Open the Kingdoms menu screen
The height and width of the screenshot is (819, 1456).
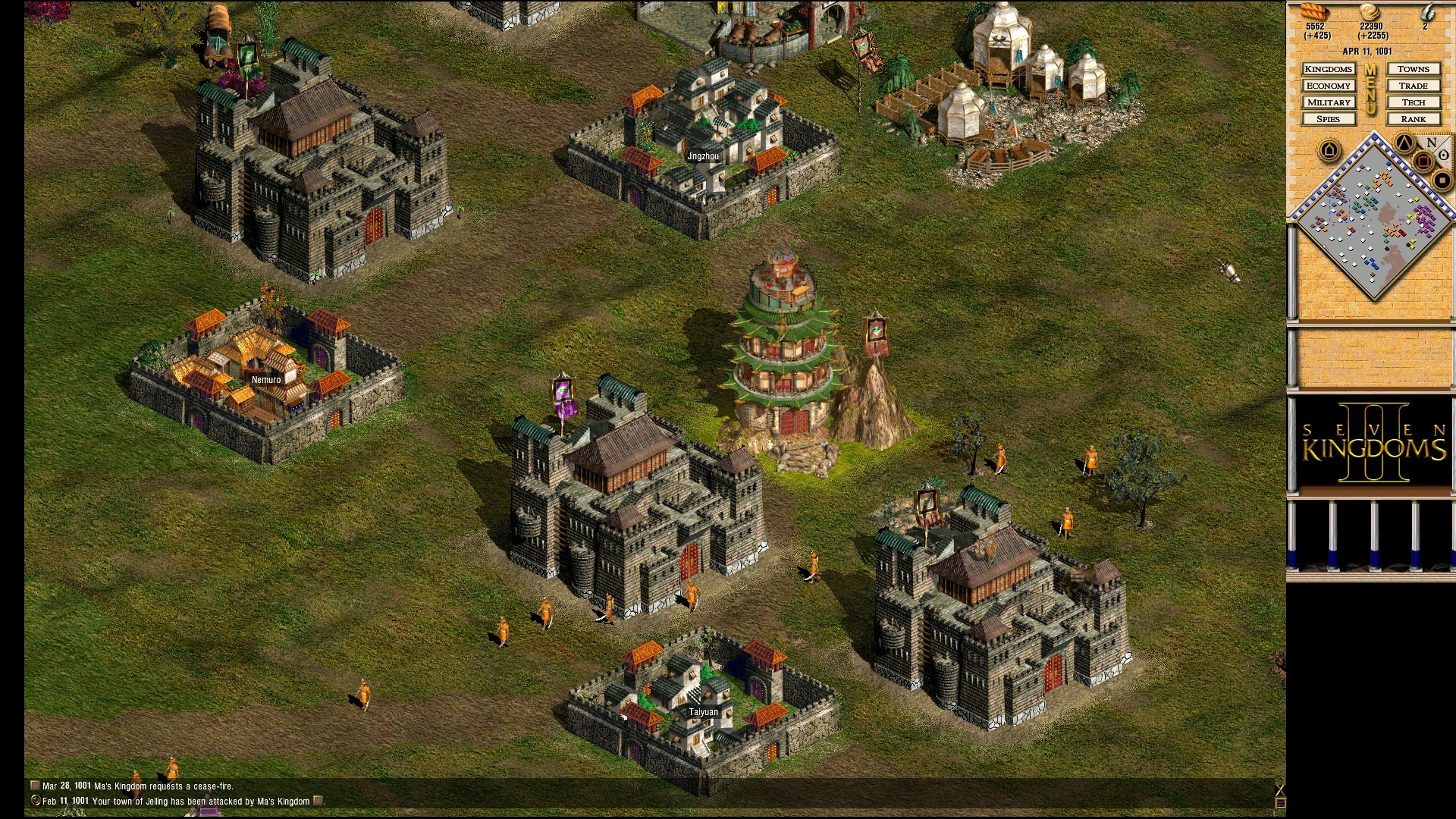[x=1329, y=69]
